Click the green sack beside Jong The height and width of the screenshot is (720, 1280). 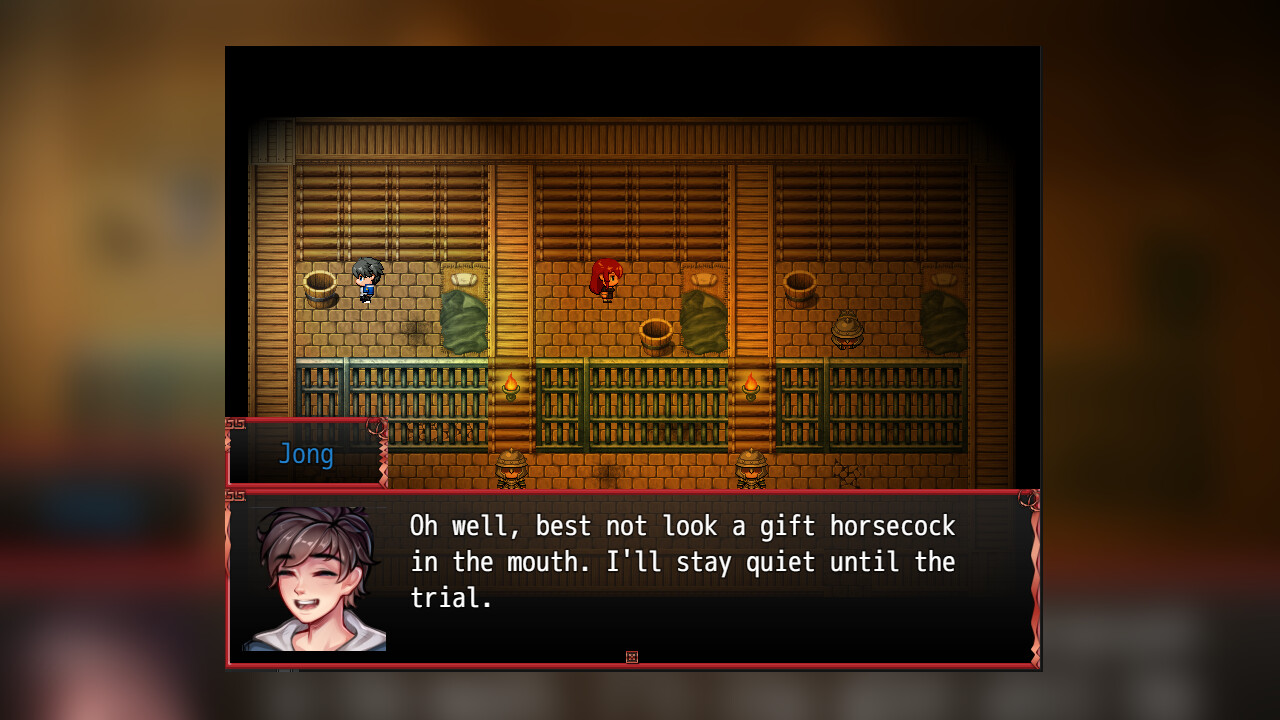point(463,320)
